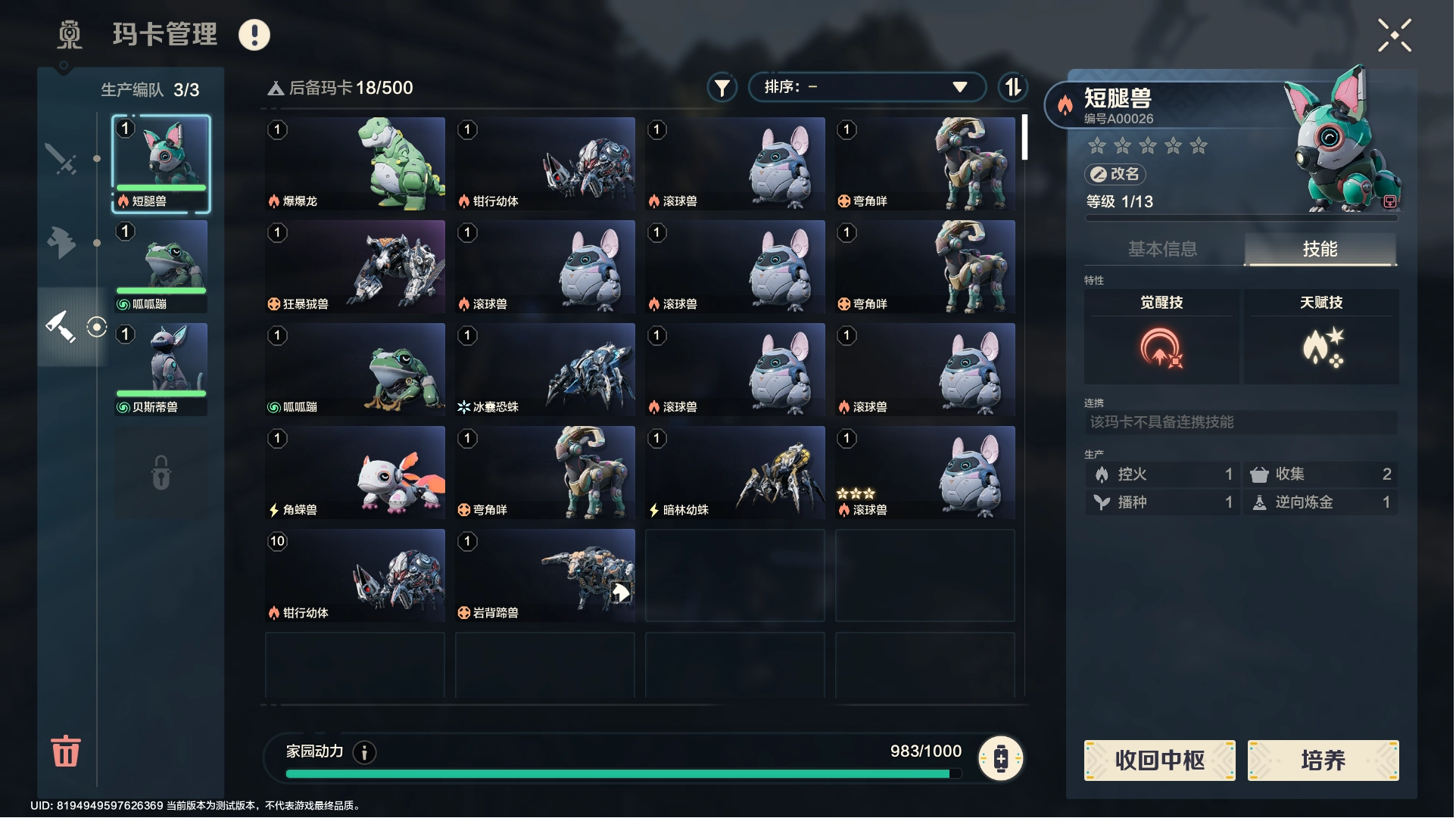The width and height of the screenshot is (1456, 818).
Task: Choose the 收回中枢 button
Action: (x=1159, y=760)
